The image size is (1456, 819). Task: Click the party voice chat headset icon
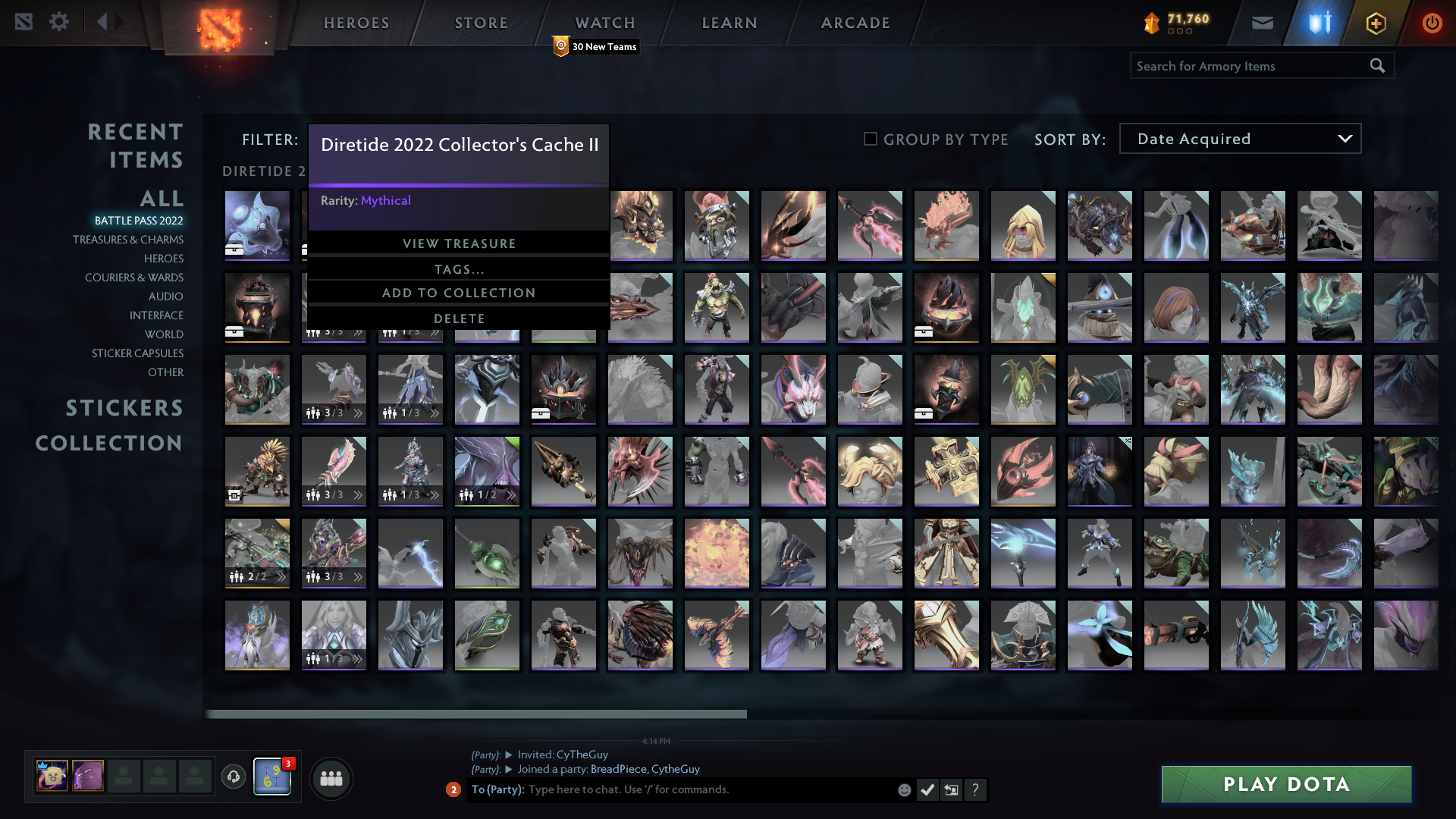[x=233, y=777]
